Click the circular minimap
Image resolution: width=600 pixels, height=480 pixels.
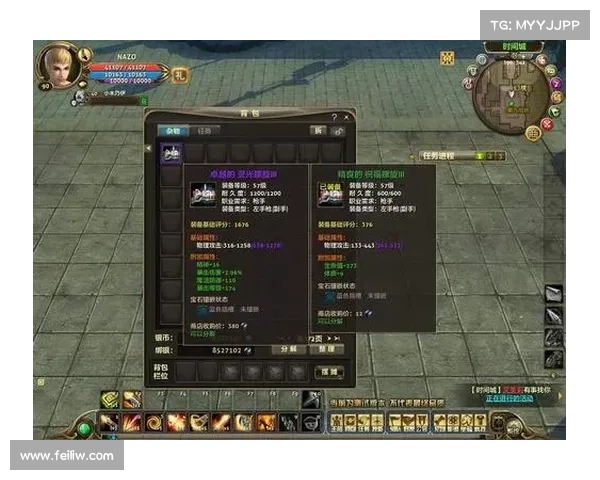(x=508, y=98)
